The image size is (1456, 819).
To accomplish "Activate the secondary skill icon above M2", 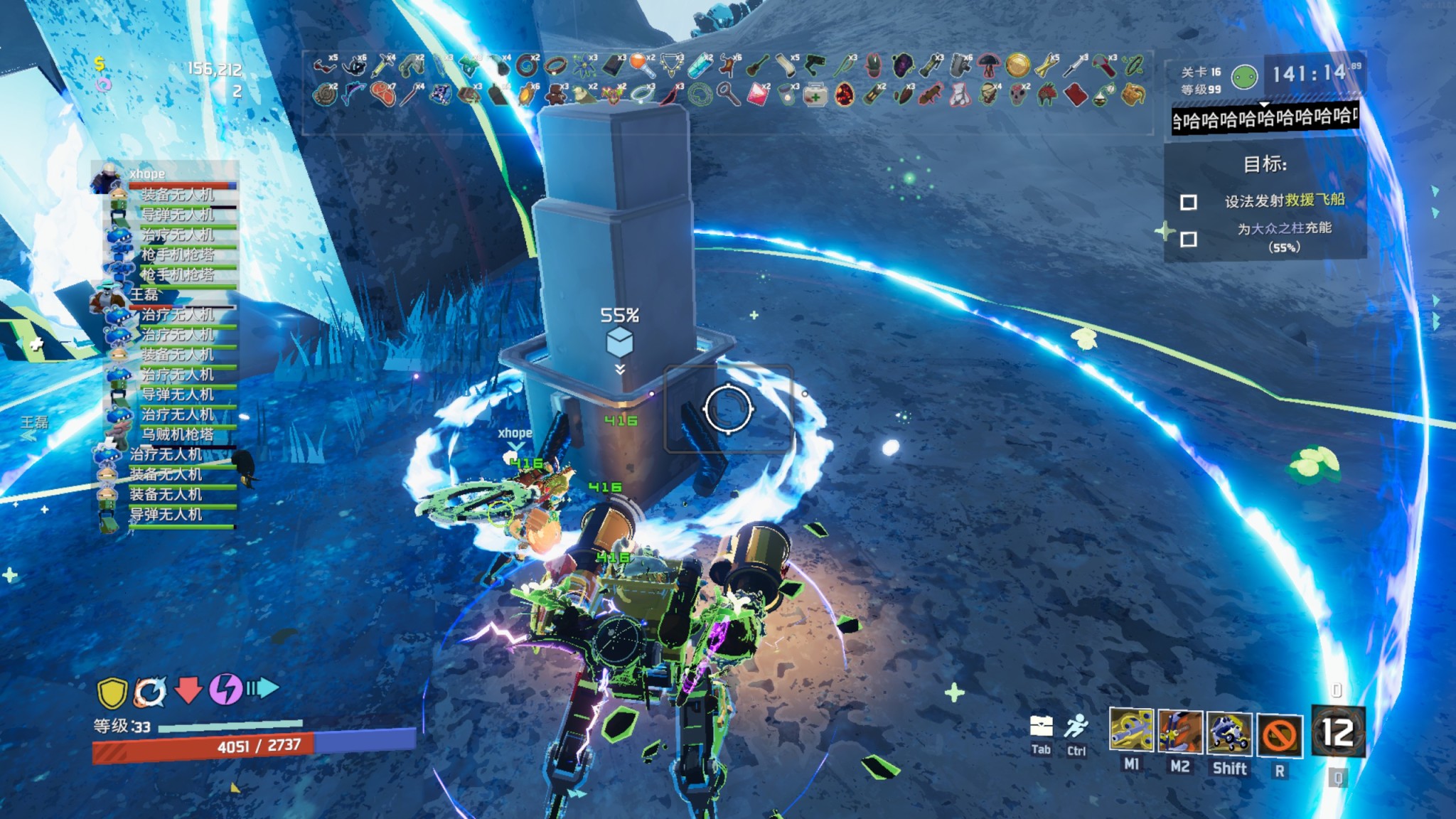I will (x=1180, y=732).
